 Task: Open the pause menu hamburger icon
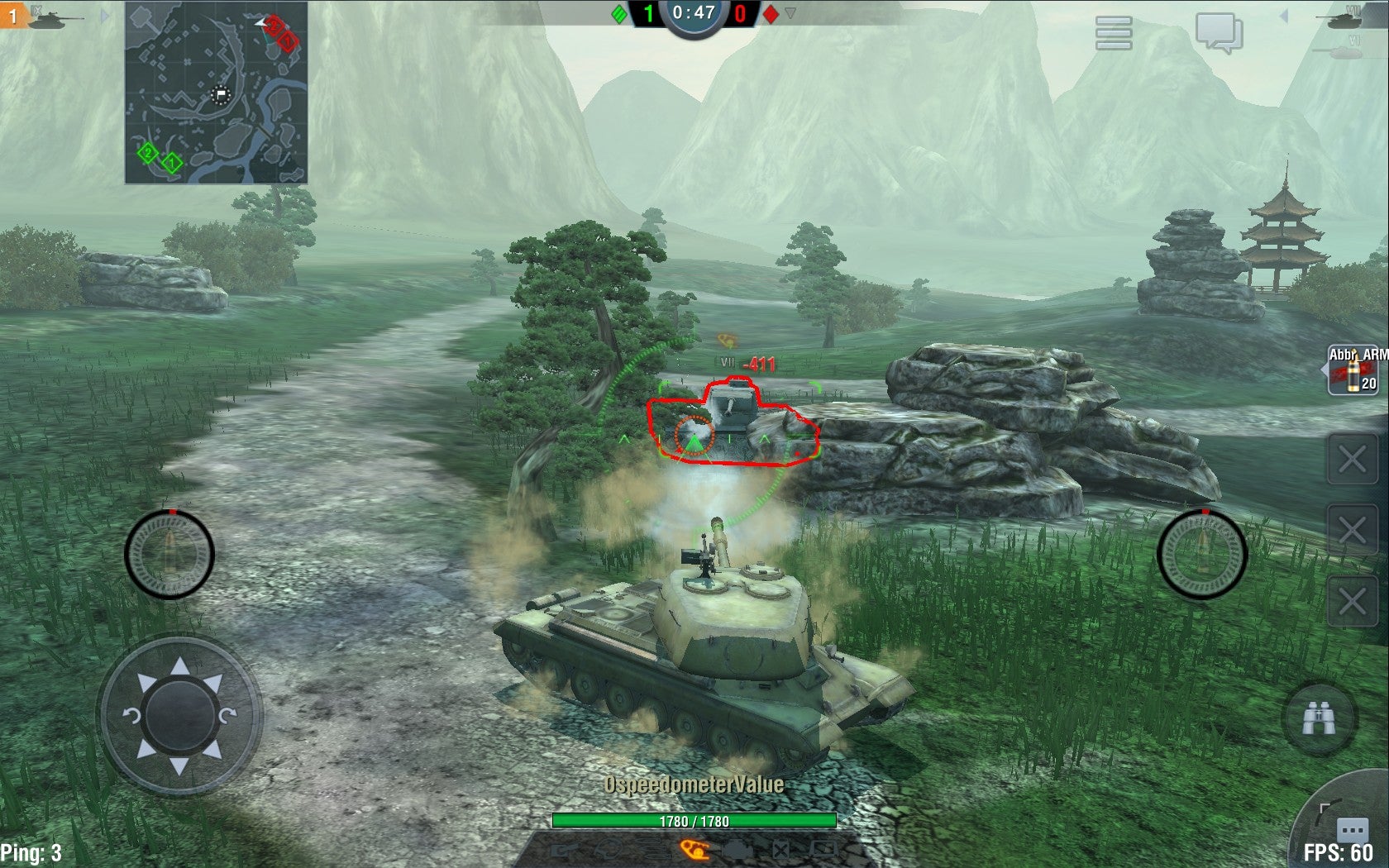pos(1113,33)
